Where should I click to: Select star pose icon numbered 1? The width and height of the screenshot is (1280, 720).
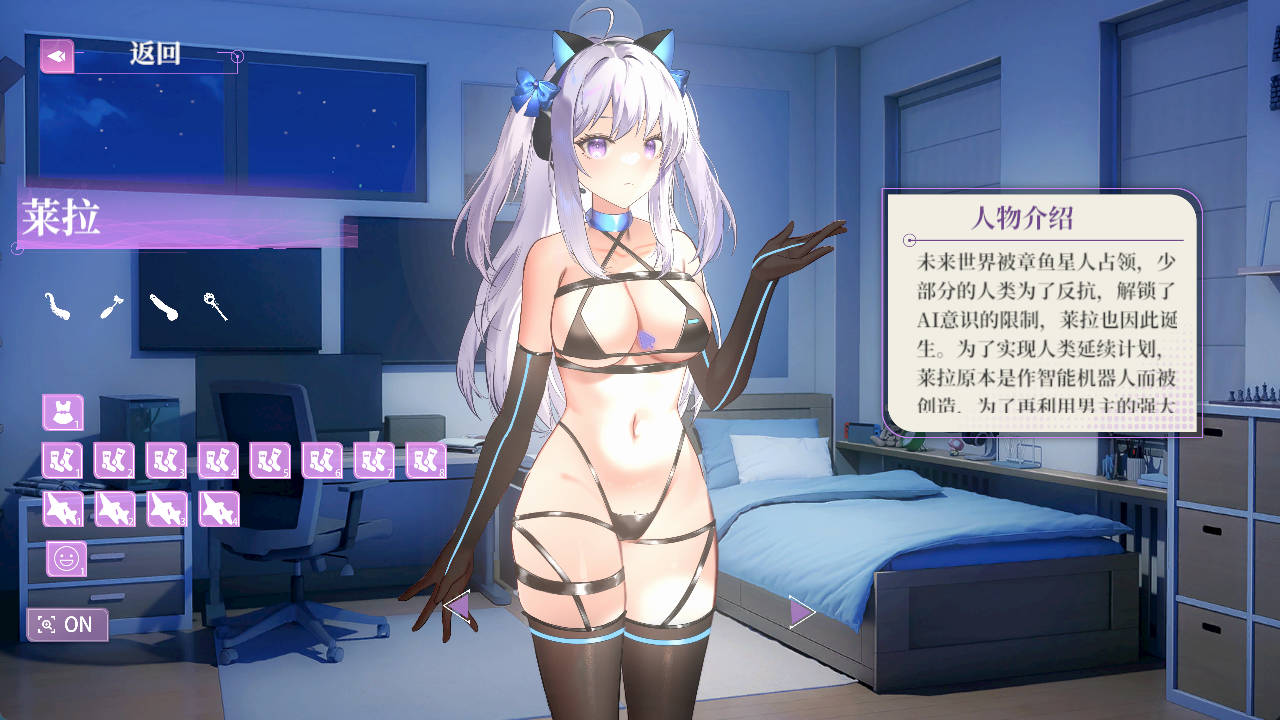coord(62,509)
